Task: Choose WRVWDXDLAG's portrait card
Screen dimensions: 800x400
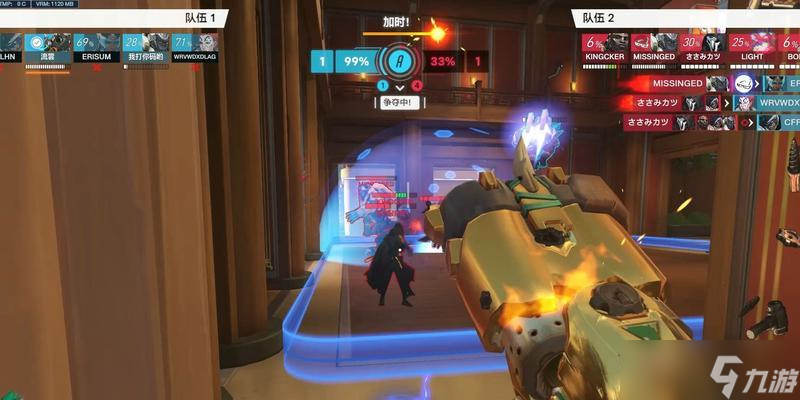Action: 194,47
